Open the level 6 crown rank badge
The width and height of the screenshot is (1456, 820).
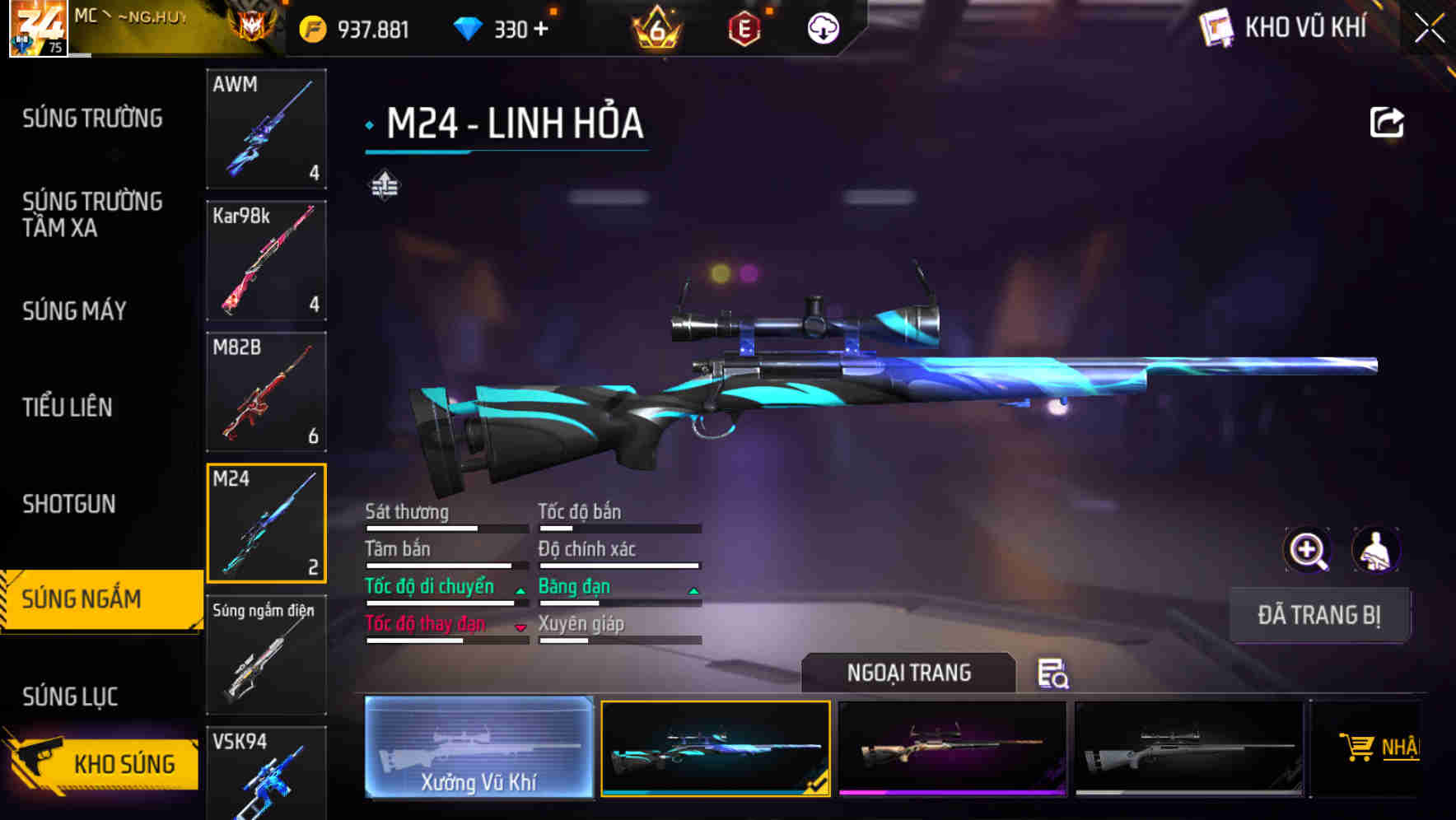pos(655,29)
